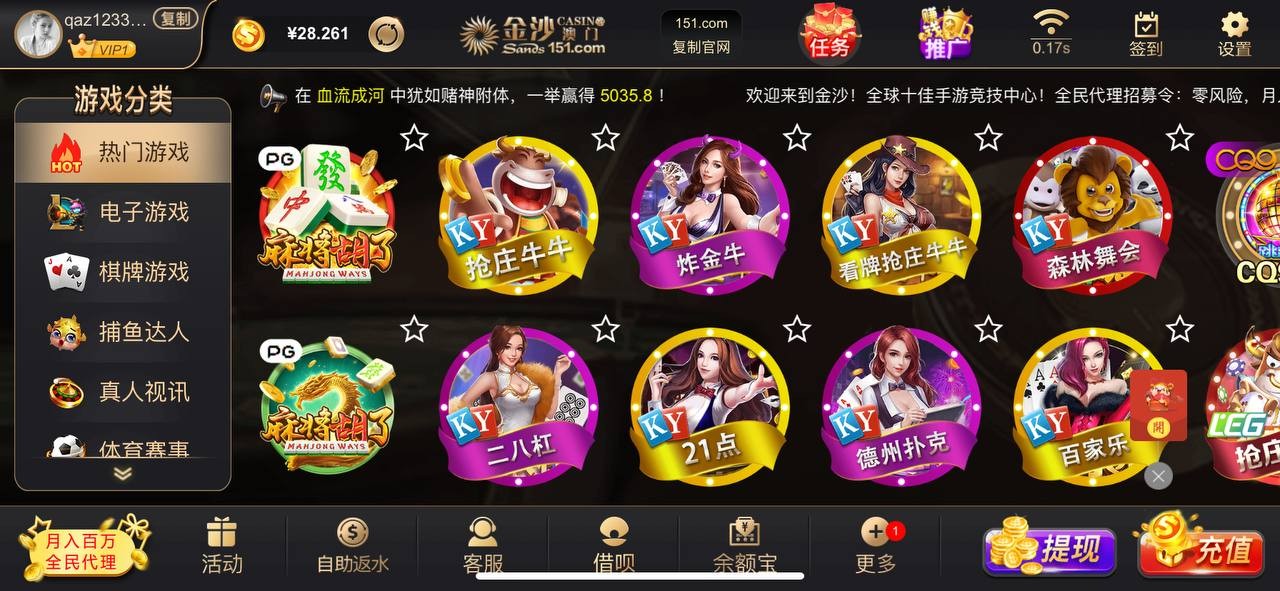
Task: Open the 签到 daily check-in
Action: tap(1146, 34)
